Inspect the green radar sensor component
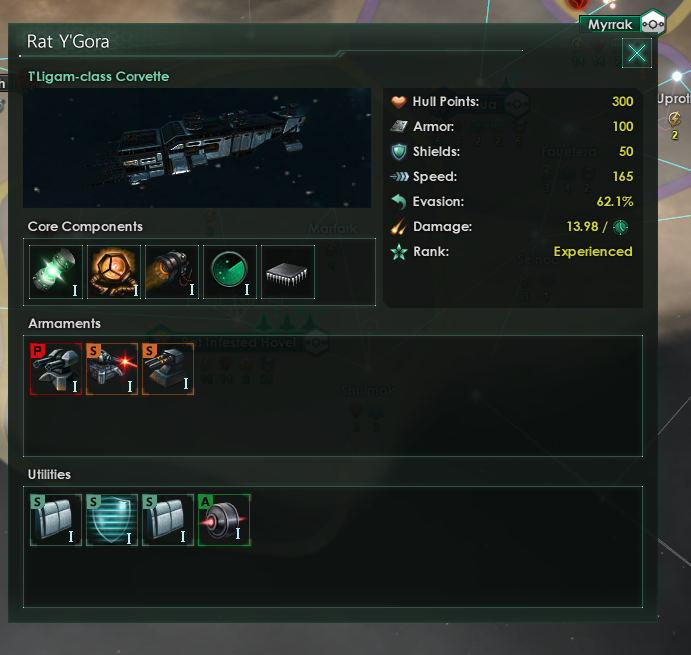 pos(230,272)
